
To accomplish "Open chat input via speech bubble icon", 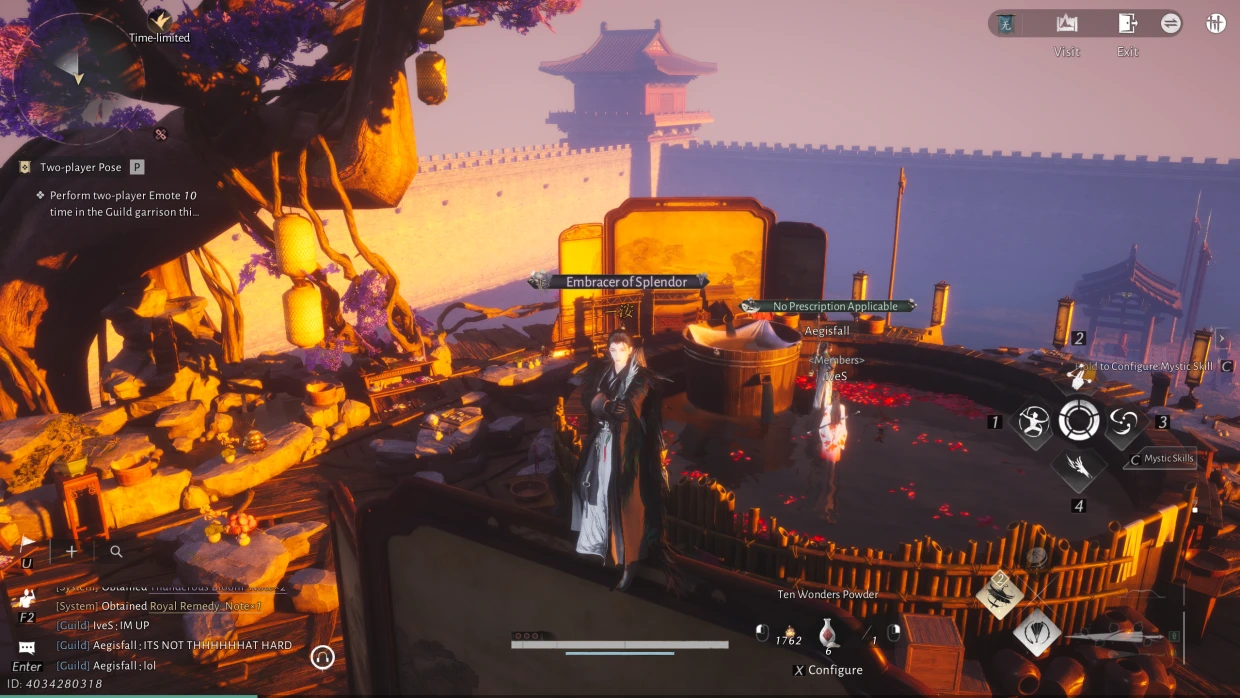I will pyautogui.click(x=27, y=648).
